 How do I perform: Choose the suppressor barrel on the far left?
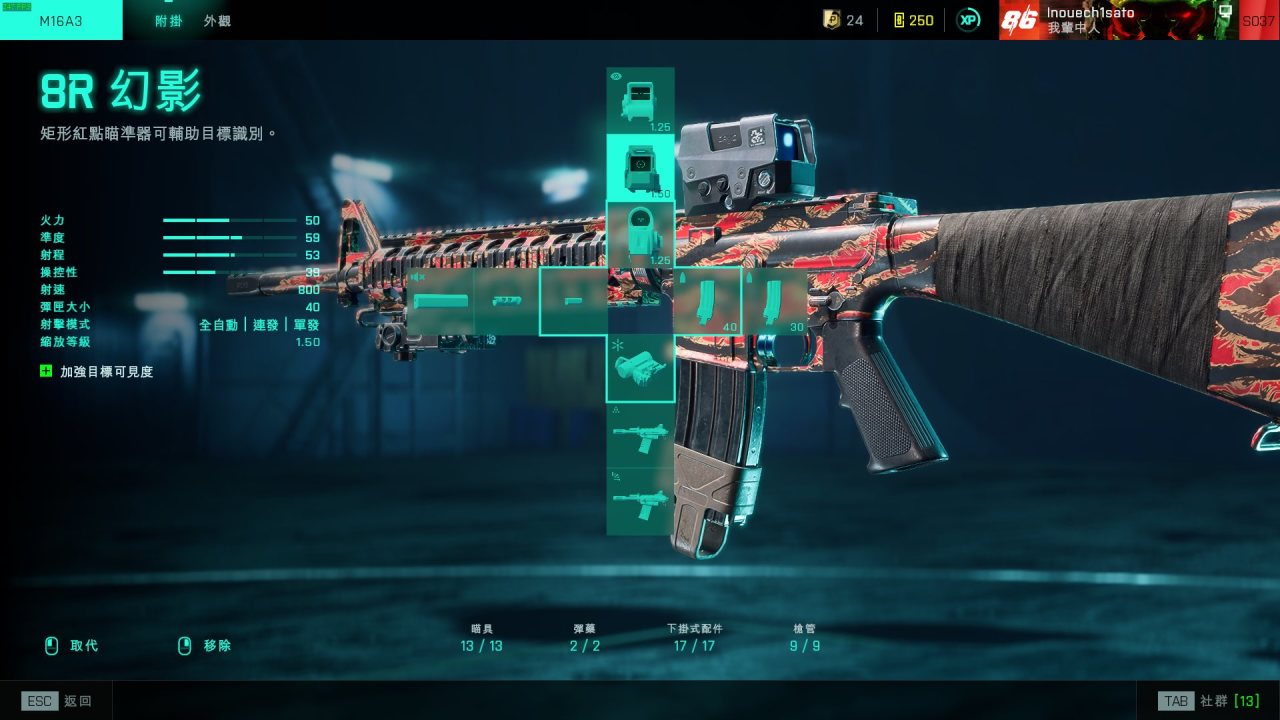(440, 301)
